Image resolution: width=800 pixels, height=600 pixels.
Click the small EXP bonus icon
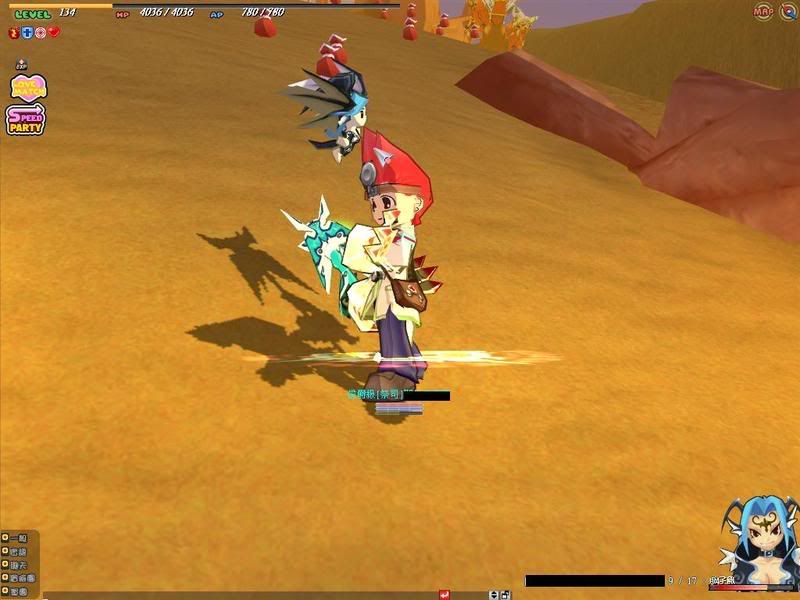click(x=21, y=65)
